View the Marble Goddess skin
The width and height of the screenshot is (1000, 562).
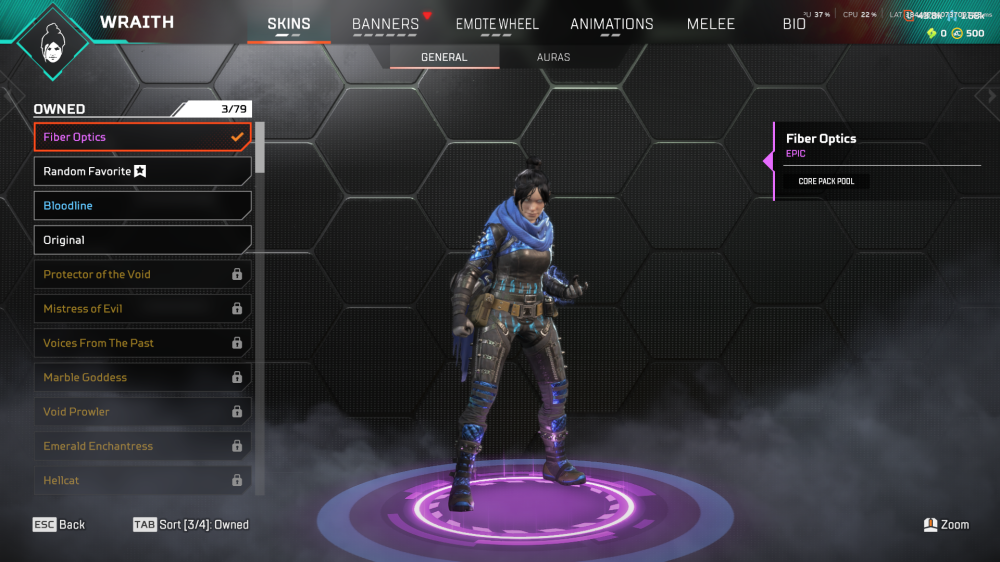click(x=142, y=377)
